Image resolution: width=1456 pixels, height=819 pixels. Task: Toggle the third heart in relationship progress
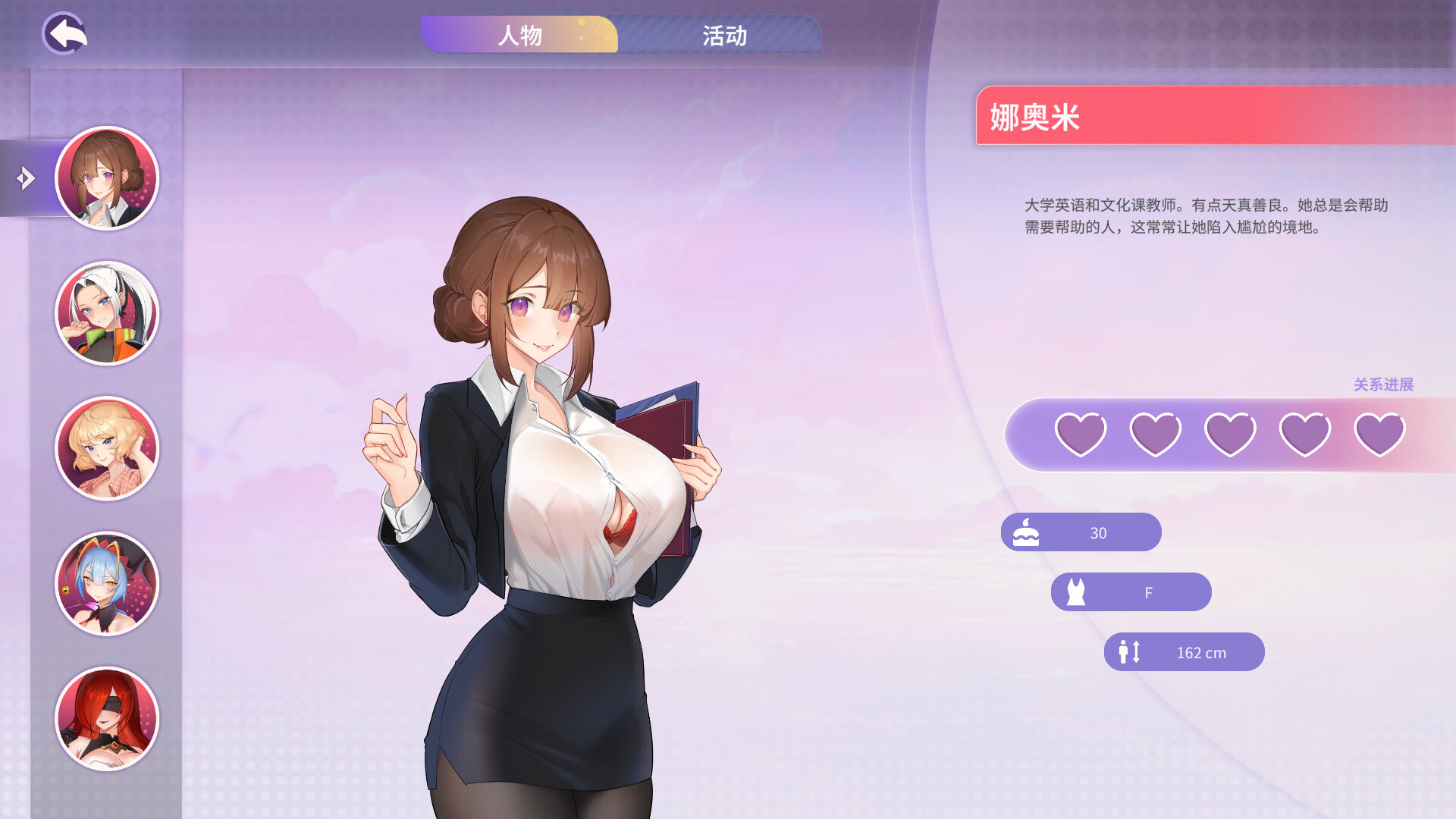point(1230,432)
